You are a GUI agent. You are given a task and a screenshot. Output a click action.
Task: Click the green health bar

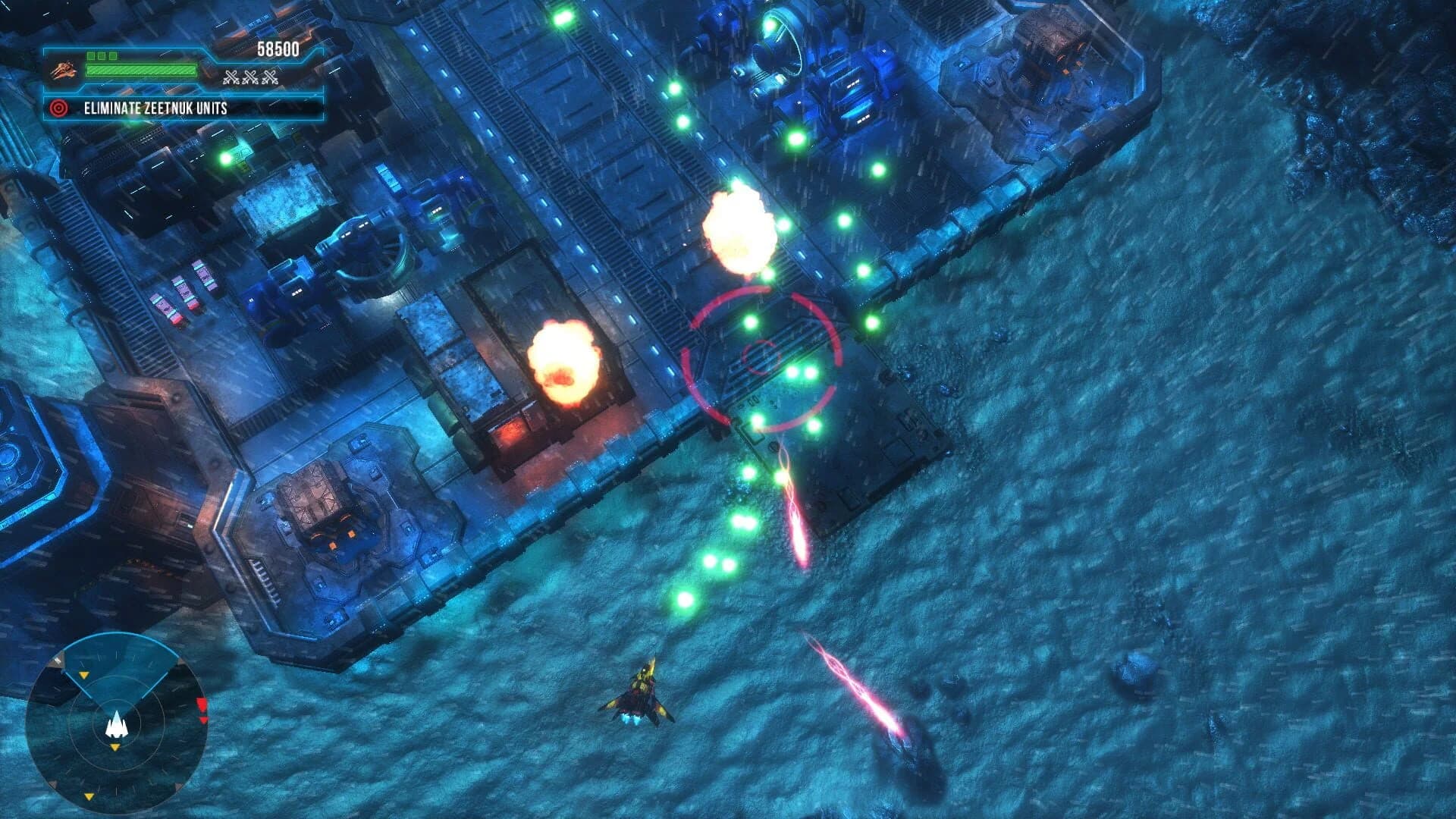tap(140, 71)
